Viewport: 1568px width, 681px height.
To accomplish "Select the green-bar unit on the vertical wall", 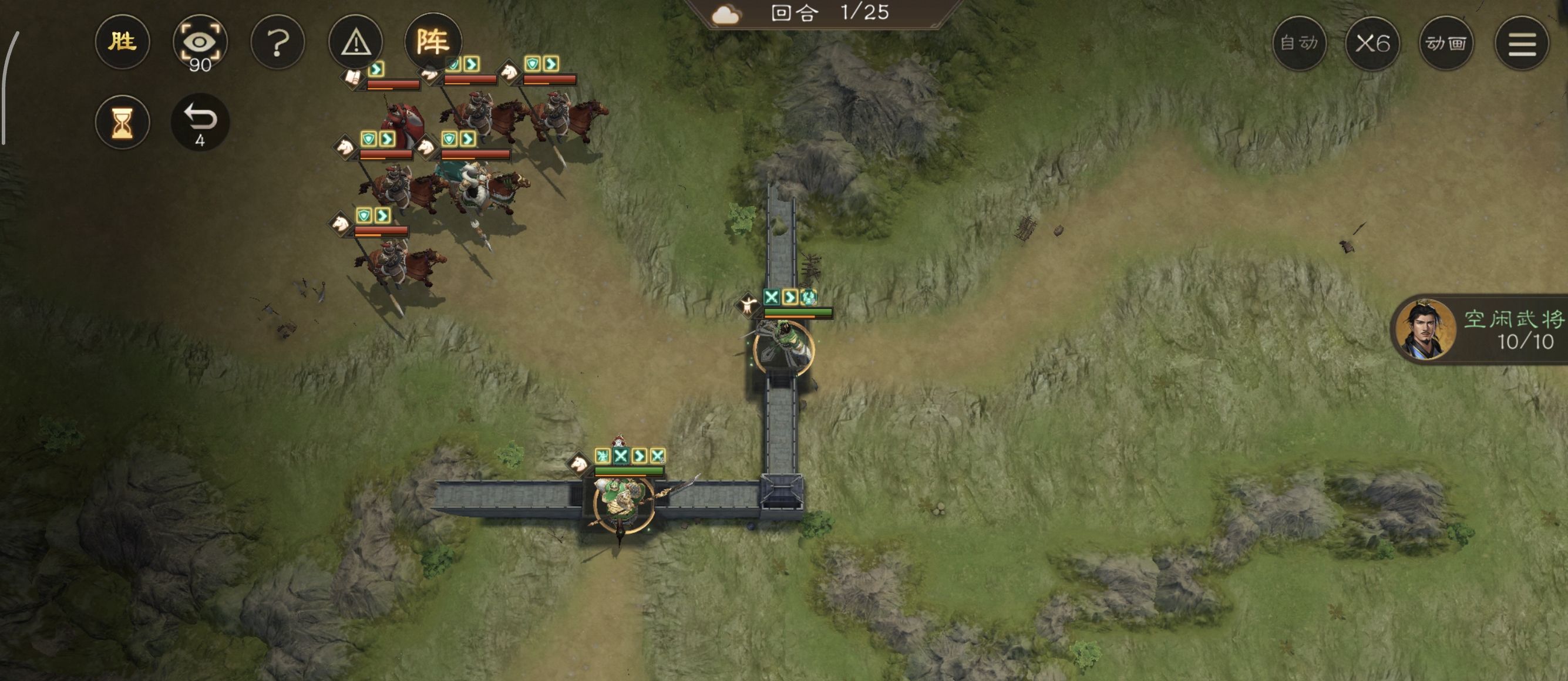I will pos(783,347).
